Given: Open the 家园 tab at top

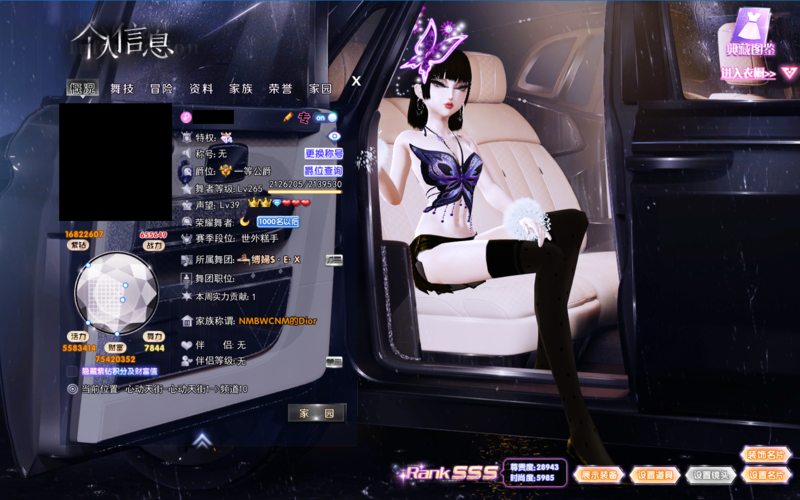Looking at the screenshot, I should (x=320, y=89).
